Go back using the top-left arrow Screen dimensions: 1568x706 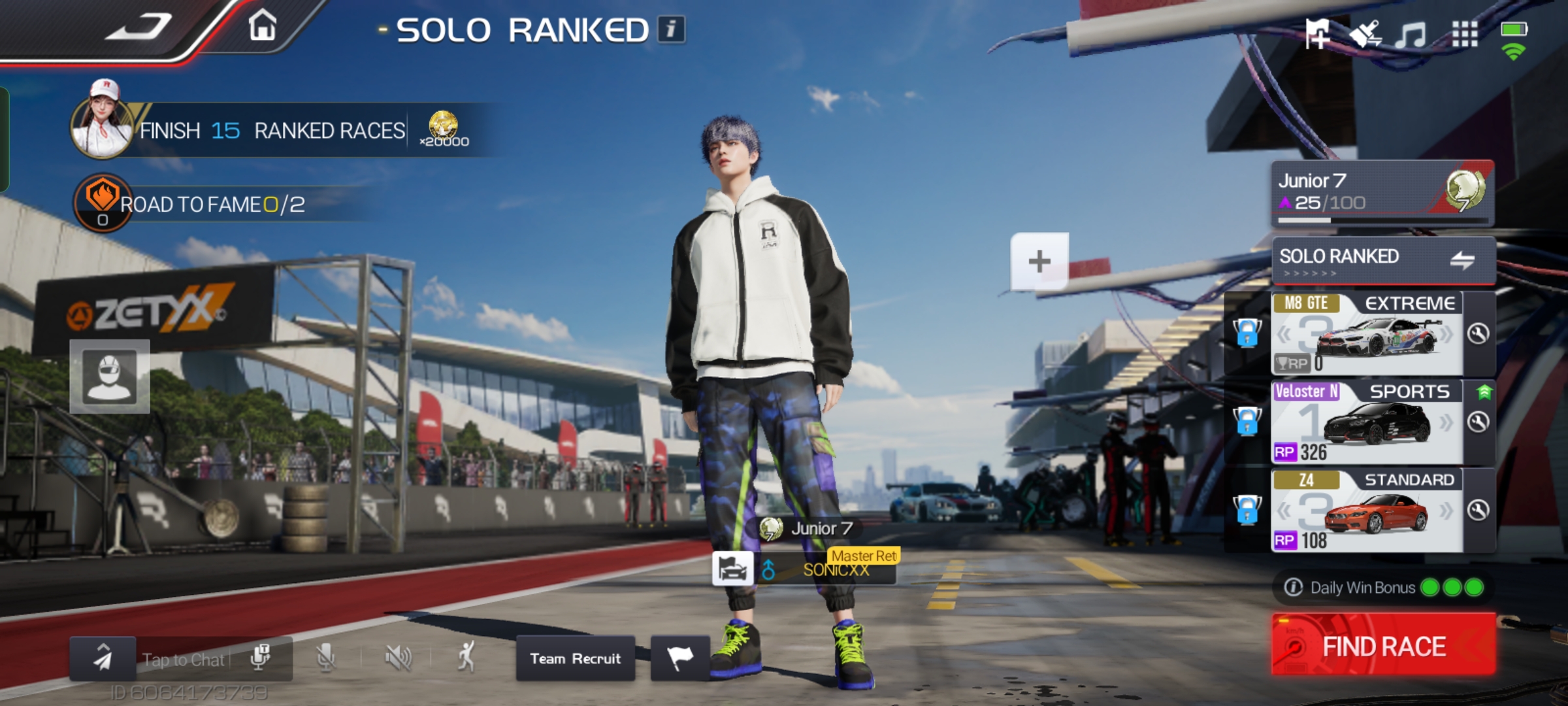[x=139, y=27]
